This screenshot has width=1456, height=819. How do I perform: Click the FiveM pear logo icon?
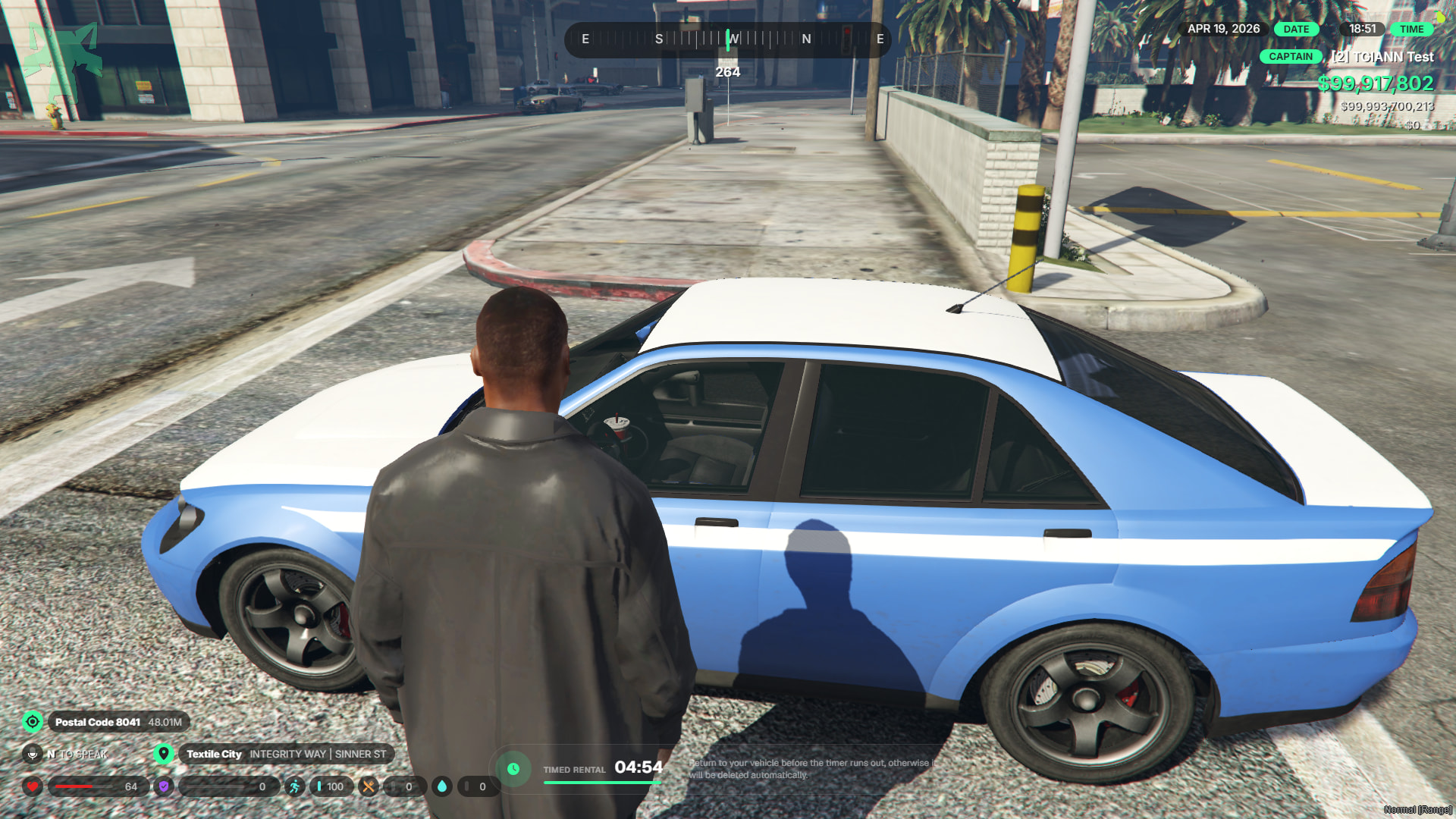click(x=1439, y=15)
